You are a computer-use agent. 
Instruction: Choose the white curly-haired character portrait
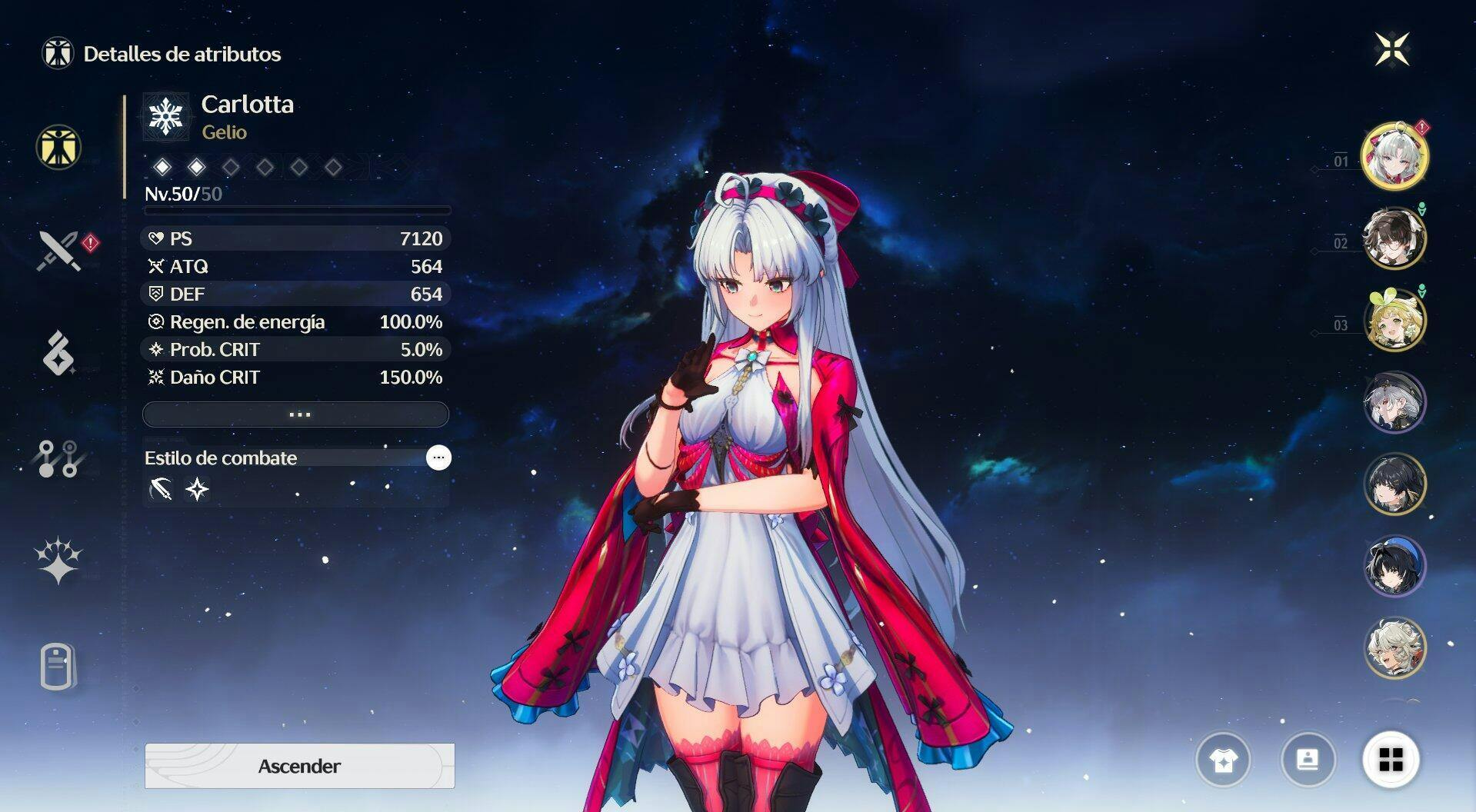click(x=1394, y=647)
